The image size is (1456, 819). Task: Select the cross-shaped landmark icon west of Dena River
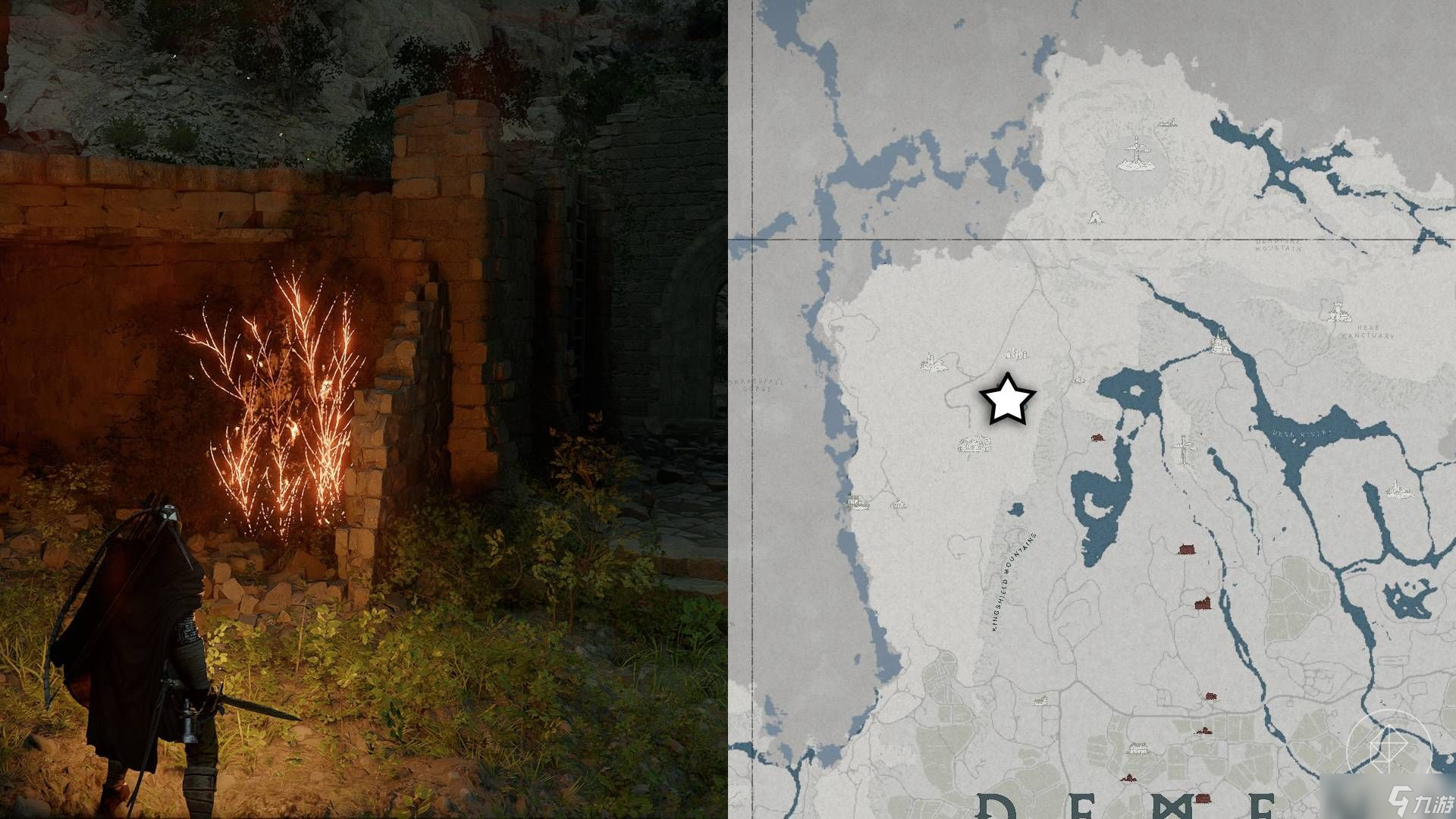(x=1182, y=450)
